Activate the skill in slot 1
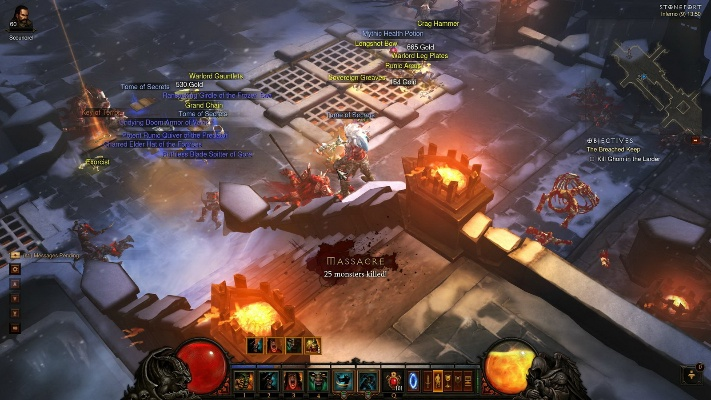 point(242,380)
